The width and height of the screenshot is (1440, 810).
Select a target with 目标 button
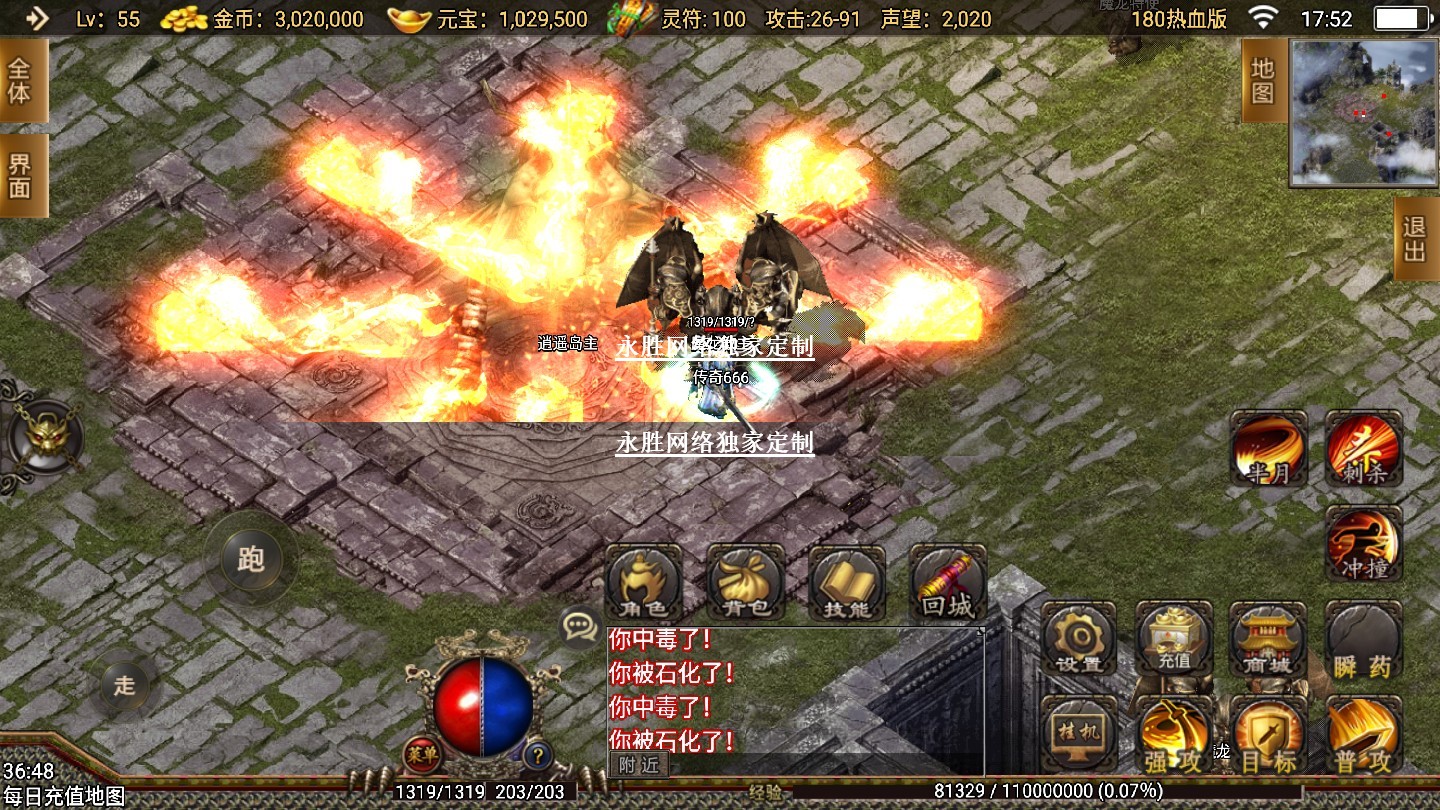click(1268, 737)
